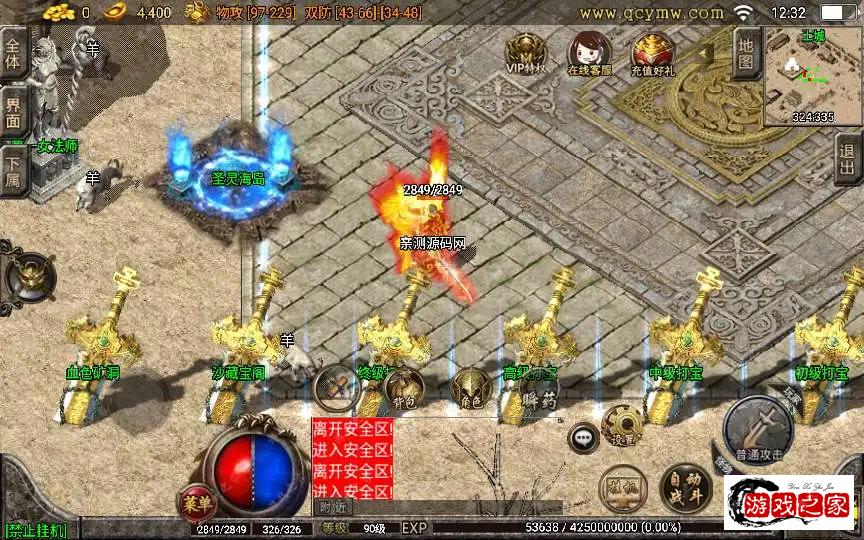Switch to the 下属 side tab
This screenshot has height=540, width=864.
(x=14, y=168)
